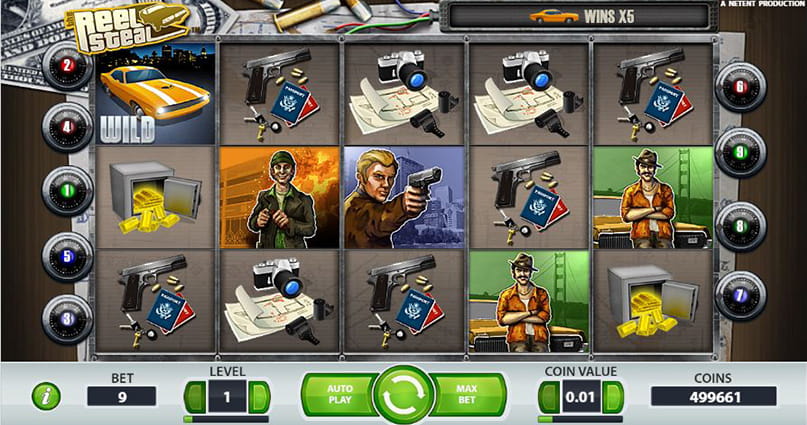Choose payline 4 dial
This screenshot has width=807, height=425.
[x=67, y=128]
